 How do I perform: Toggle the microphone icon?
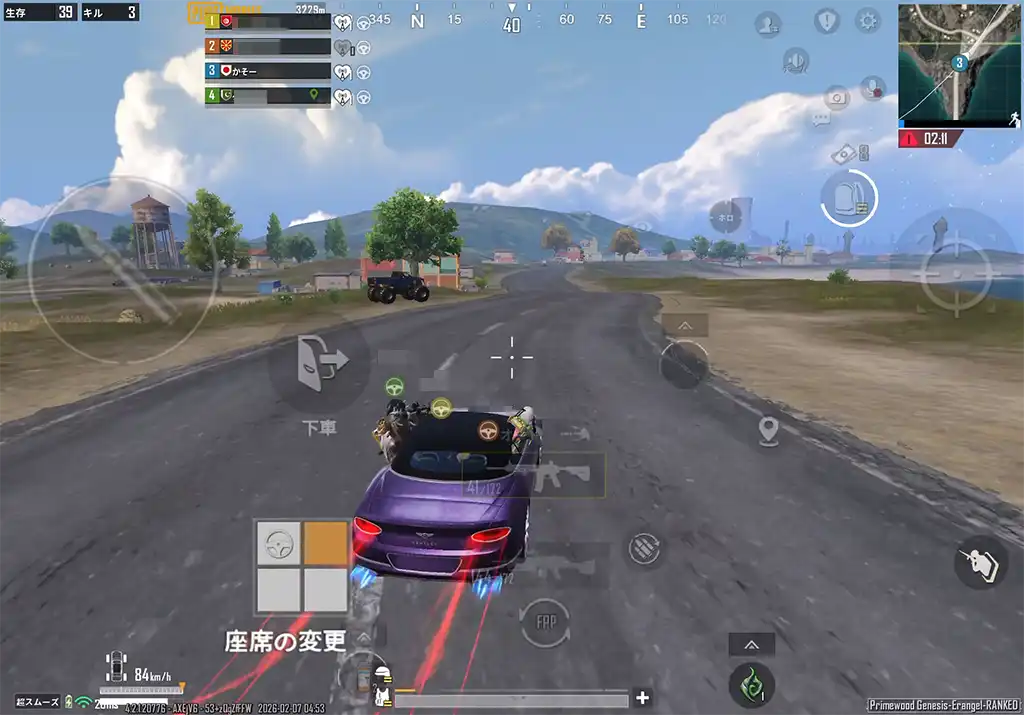872,89
